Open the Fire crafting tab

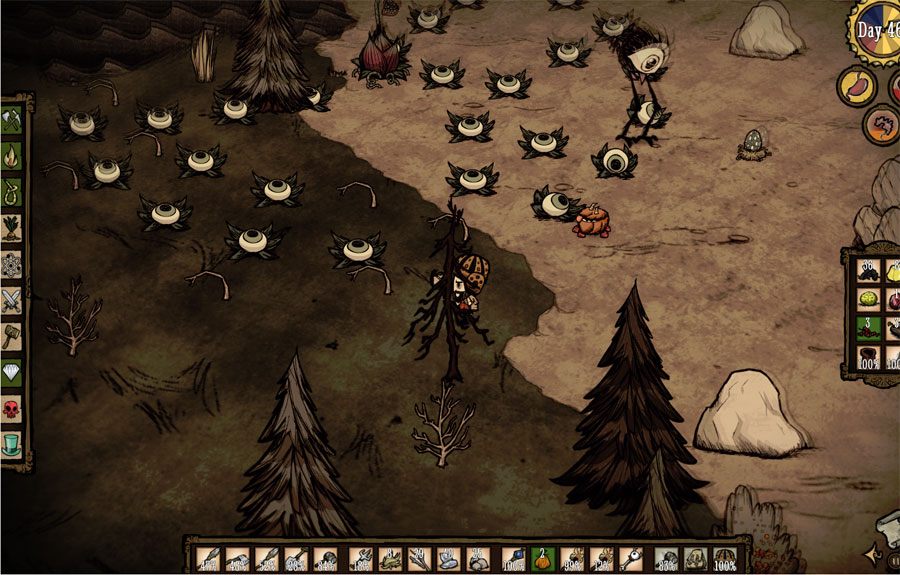coord(11,155)
